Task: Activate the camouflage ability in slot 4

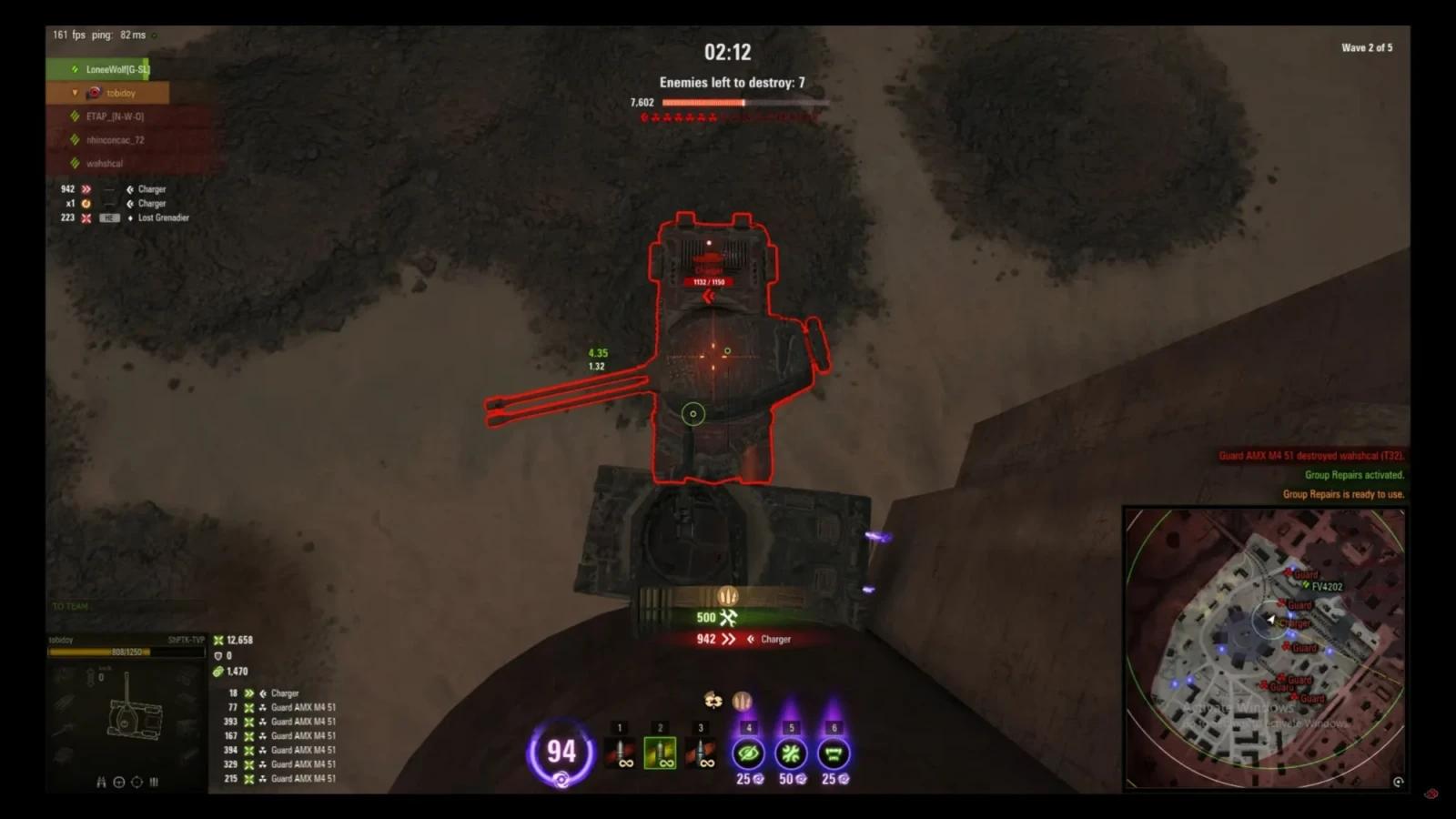Action: click(x=746, y=751)
